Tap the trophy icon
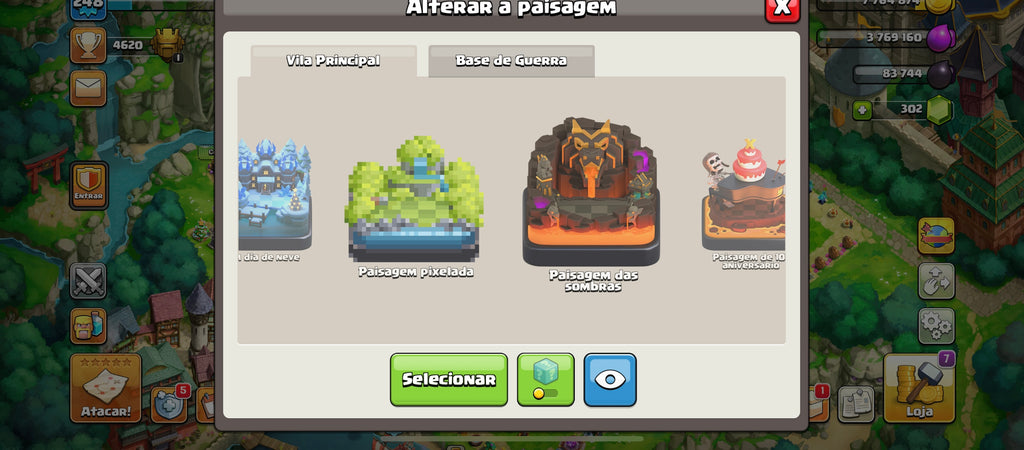The width and height of the screenshot is (1024, 450). [x=88, y=45]
